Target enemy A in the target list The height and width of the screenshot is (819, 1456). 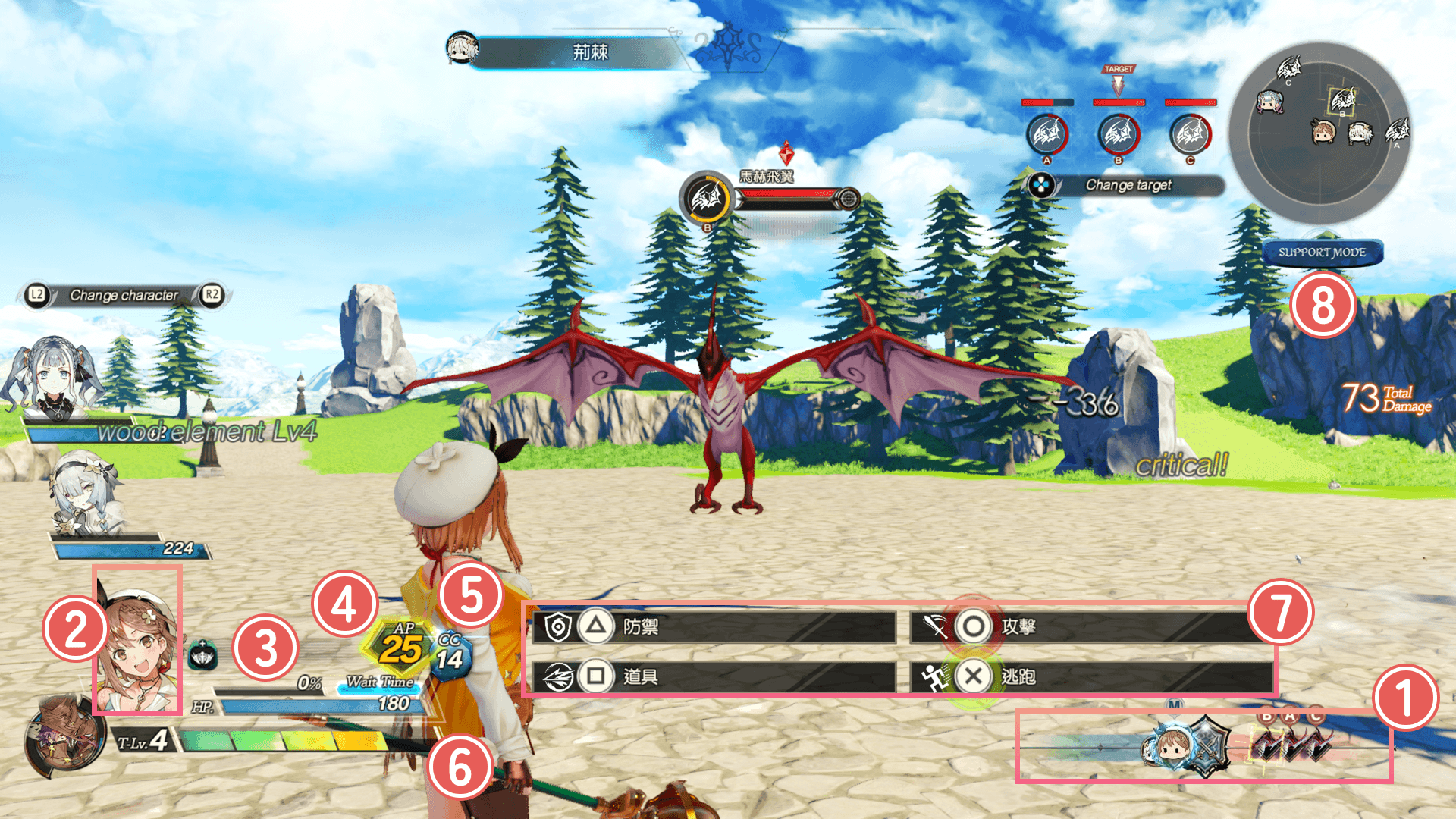(x=1046, y=135)
